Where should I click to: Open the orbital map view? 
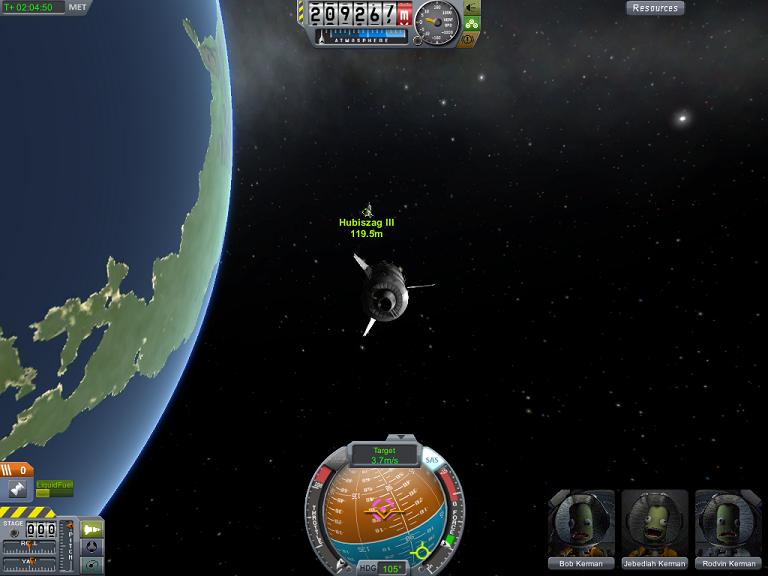pos(92,565)
